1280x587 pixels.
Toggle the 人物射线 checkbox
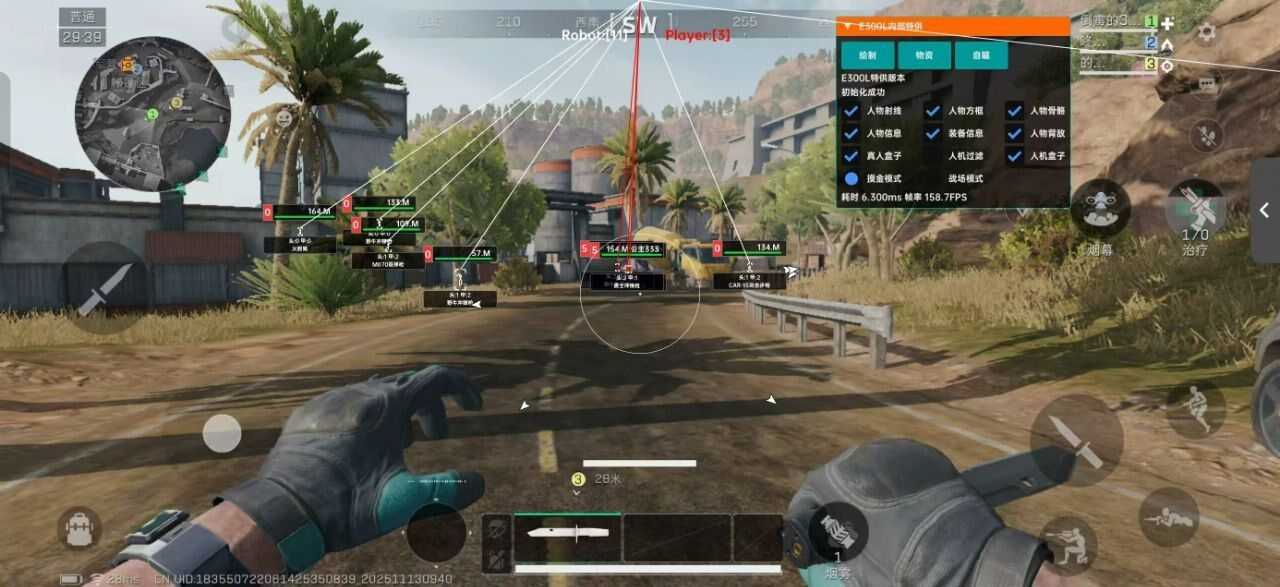point(852,111)
